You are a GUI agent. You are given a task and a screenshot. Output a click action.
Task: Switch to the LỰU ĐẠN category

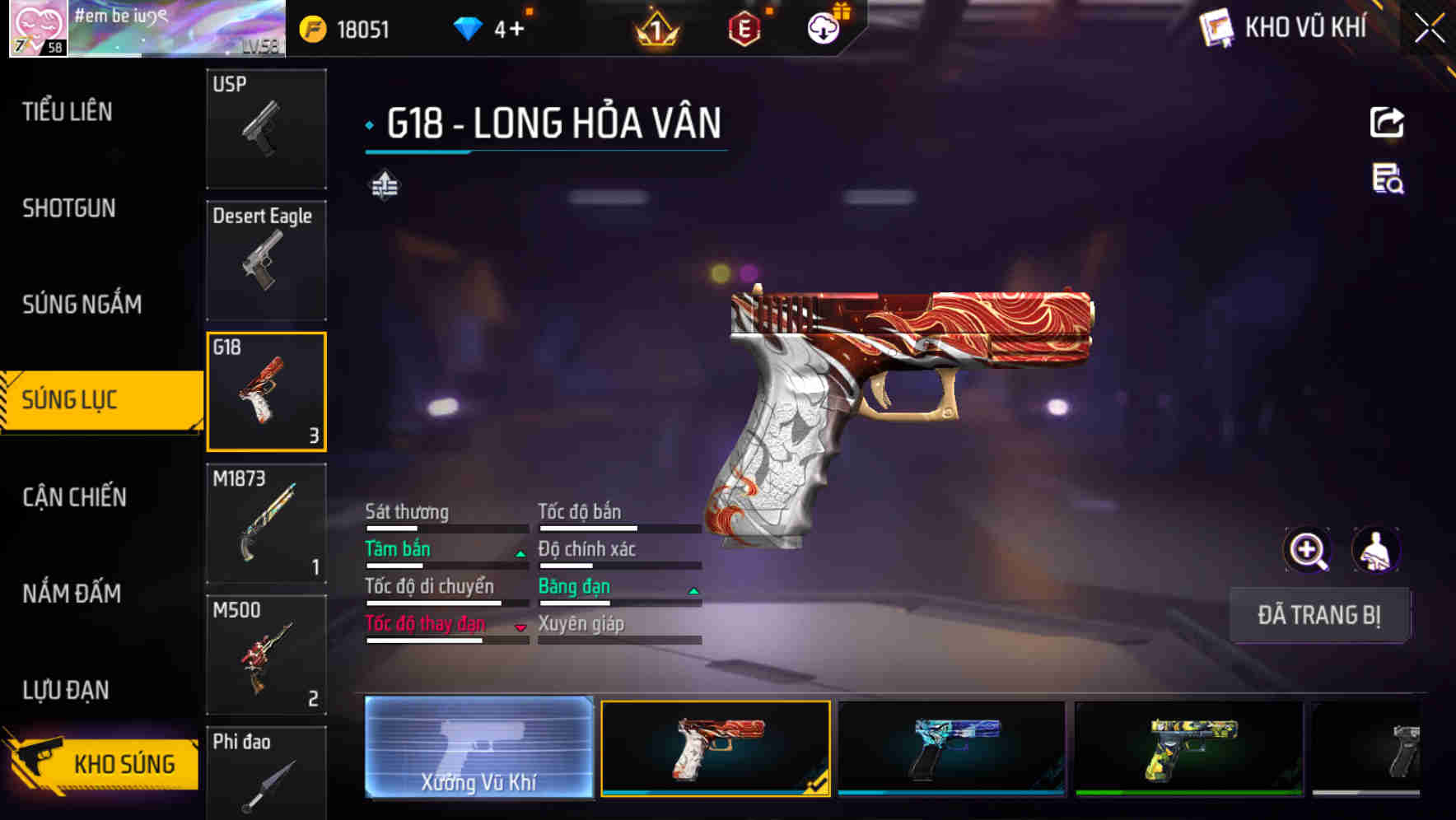66,690
